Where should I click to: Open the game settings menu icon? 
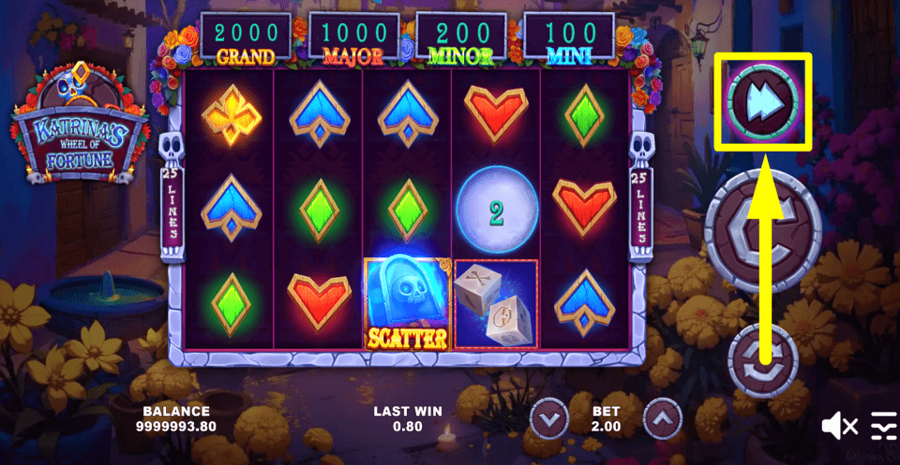tap(883, 426)
